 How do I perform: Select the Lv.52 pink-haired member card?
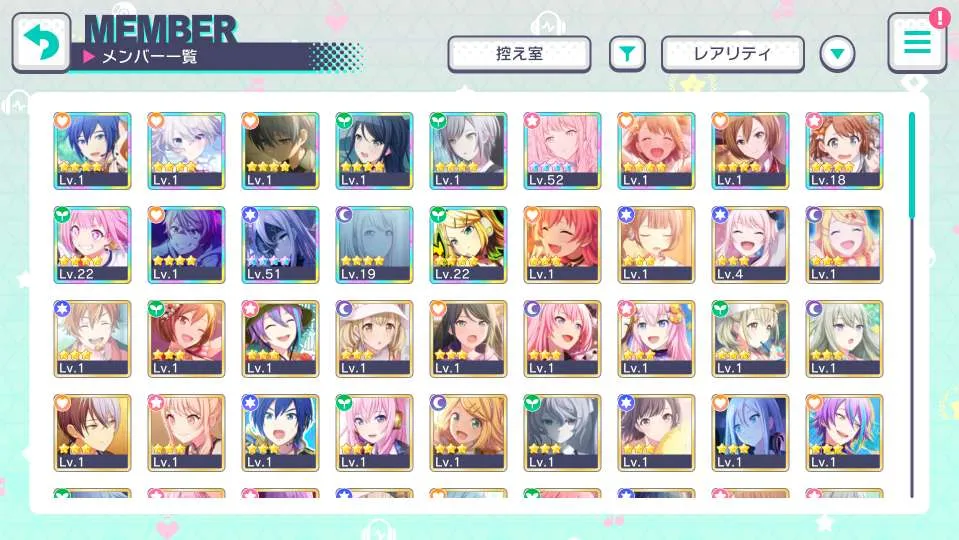(x=562, y=150)
